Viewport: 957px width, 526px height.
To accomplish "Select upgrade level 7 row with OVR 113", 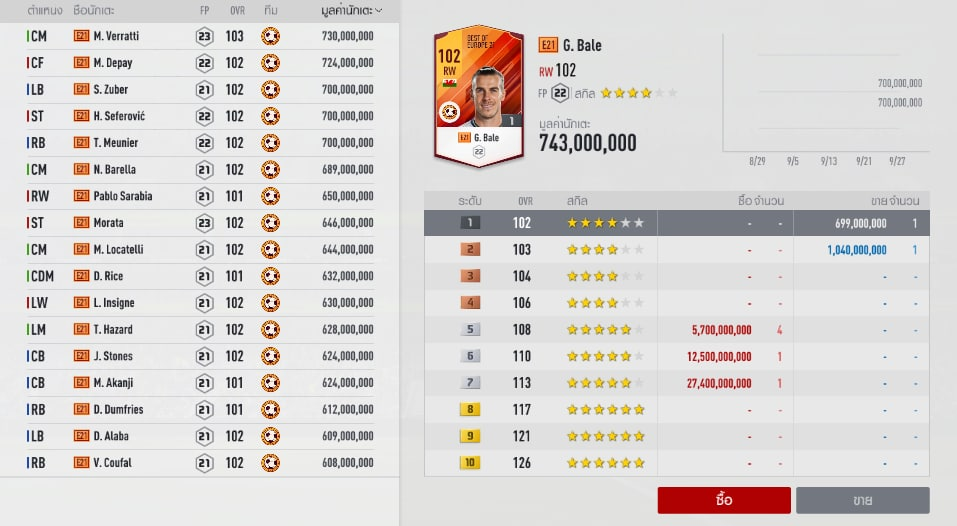I will 676,382.
